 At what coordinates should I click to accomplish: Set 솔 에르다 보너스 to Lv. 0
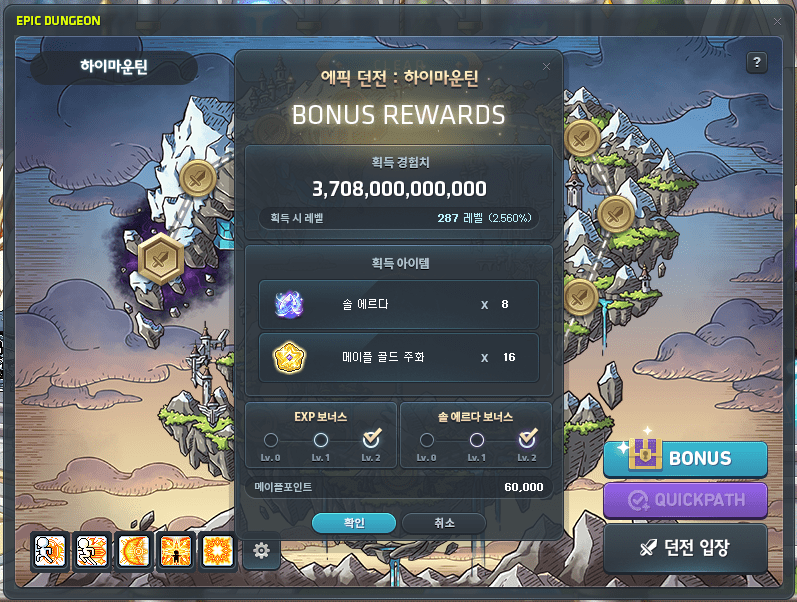(427, 440)
